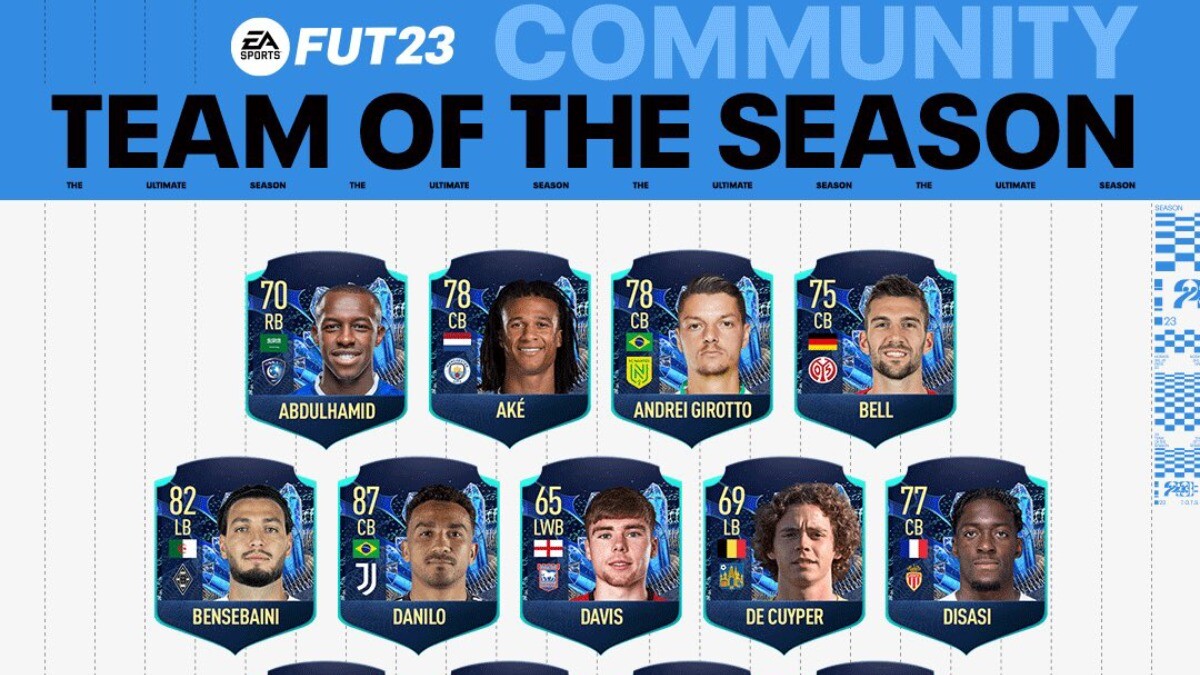Choose the Aké 78 CB card
Image resolution: width=1200 pixels, height=675 pixels.
pos(509,347)
